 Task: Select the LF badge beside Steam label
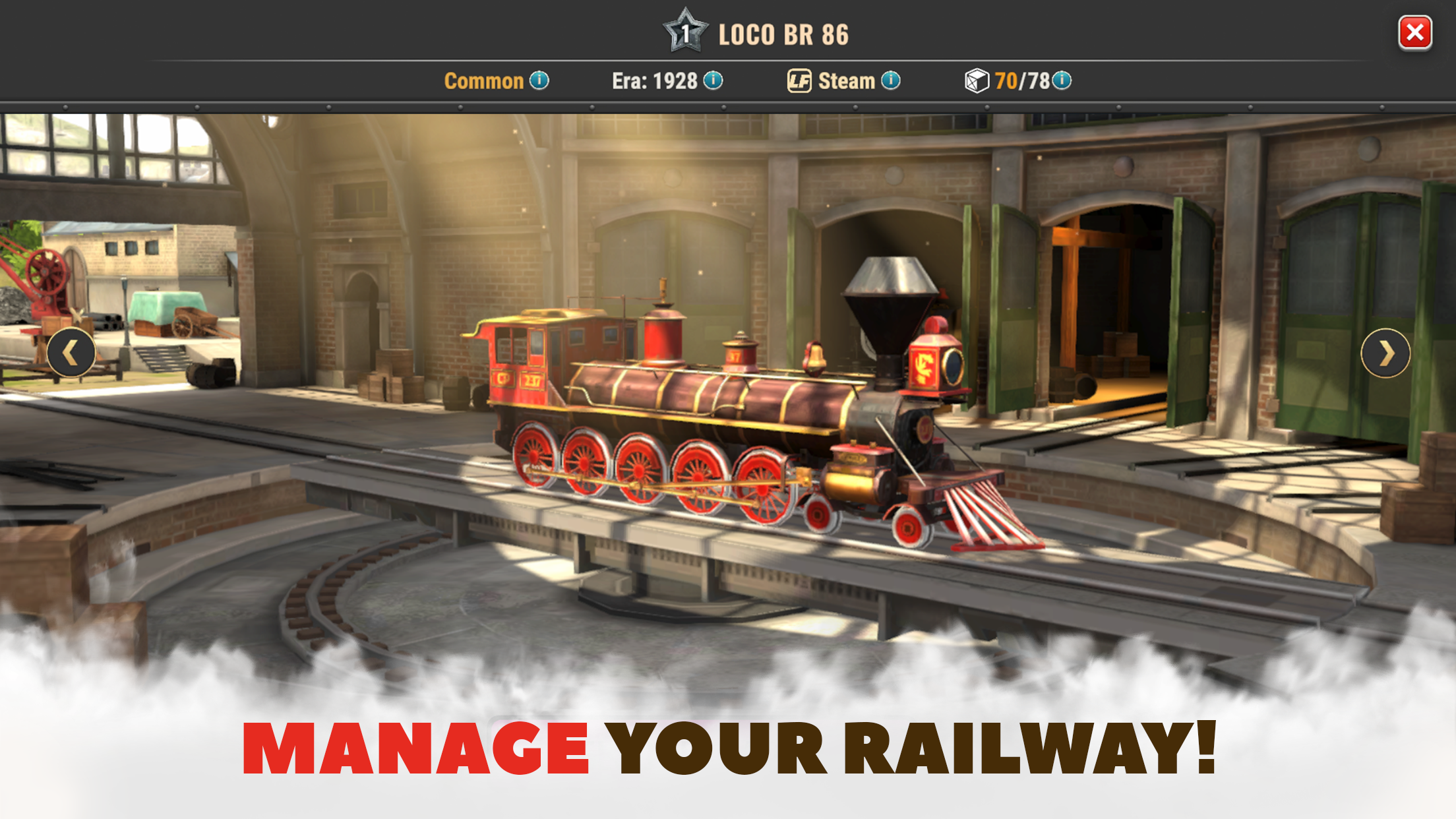[799, 80]
